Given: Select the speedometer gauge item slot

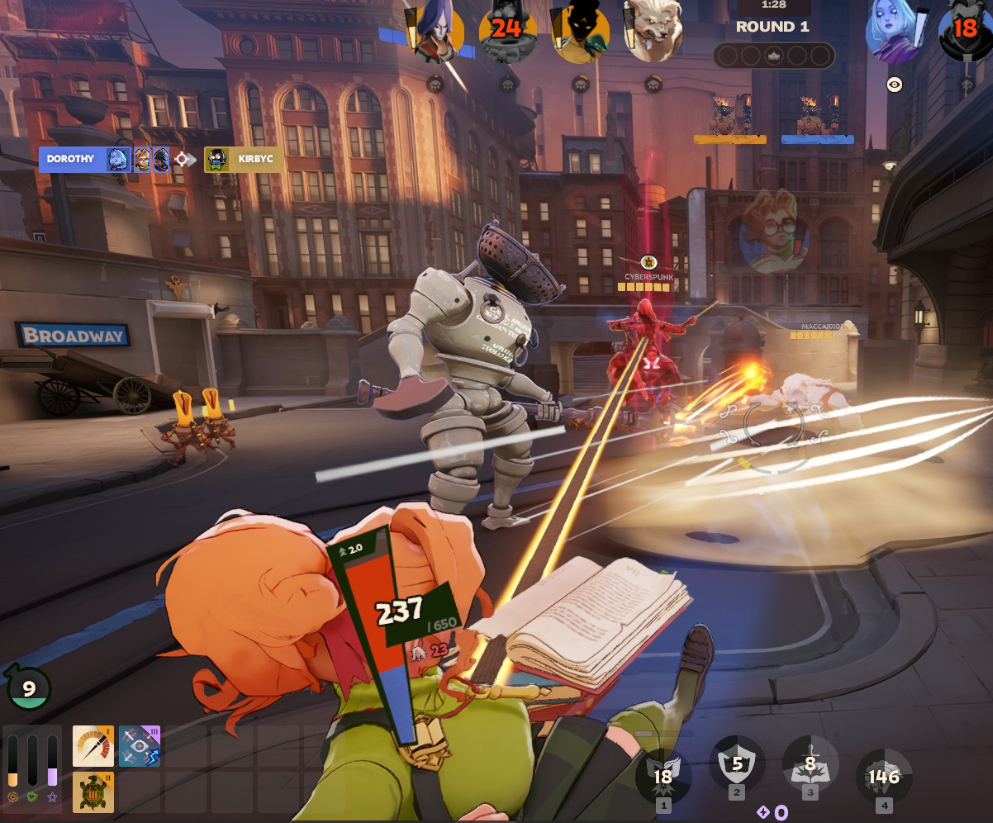Looking at the screenshot, I should (93, 746).
